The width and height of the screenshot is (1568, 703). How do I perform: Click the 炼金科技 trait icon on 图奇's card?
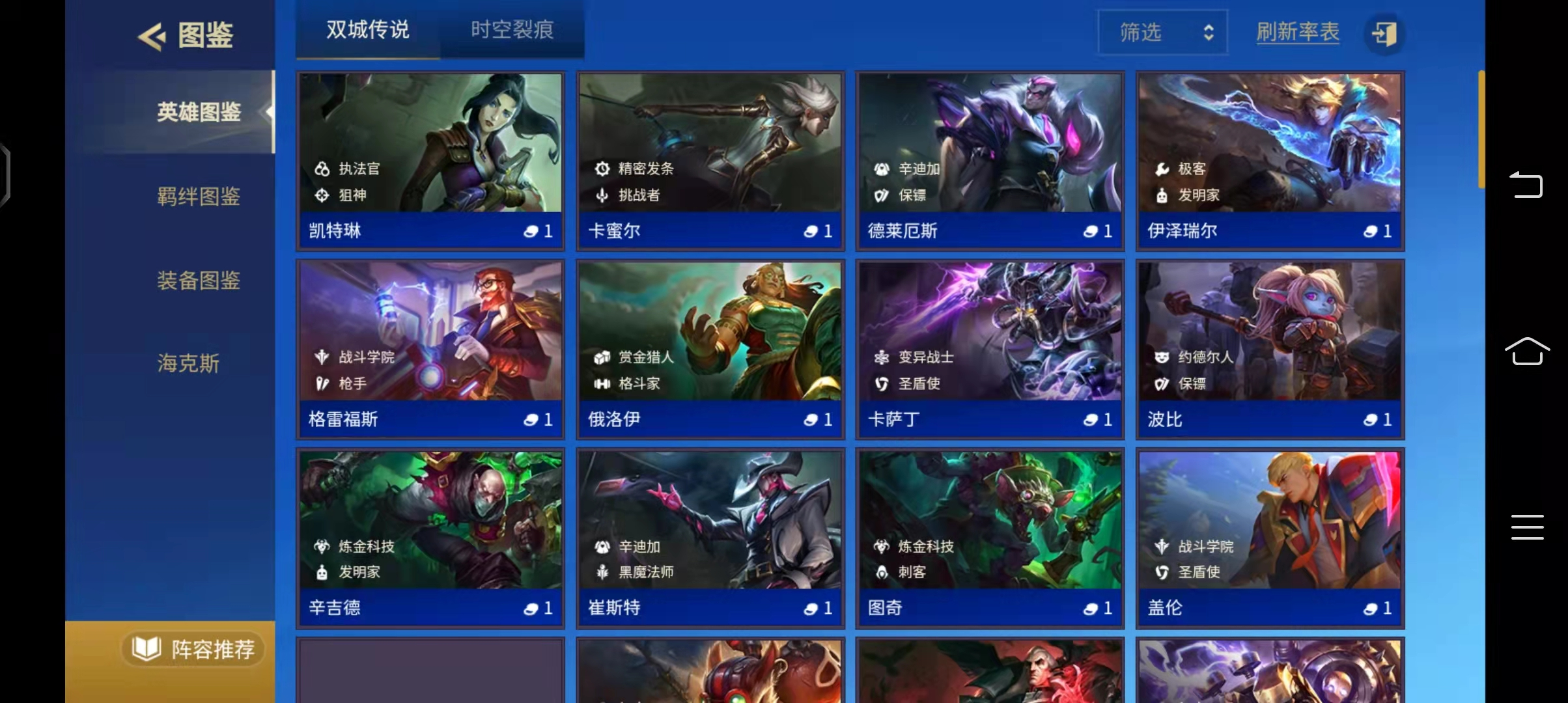point(882,547)
